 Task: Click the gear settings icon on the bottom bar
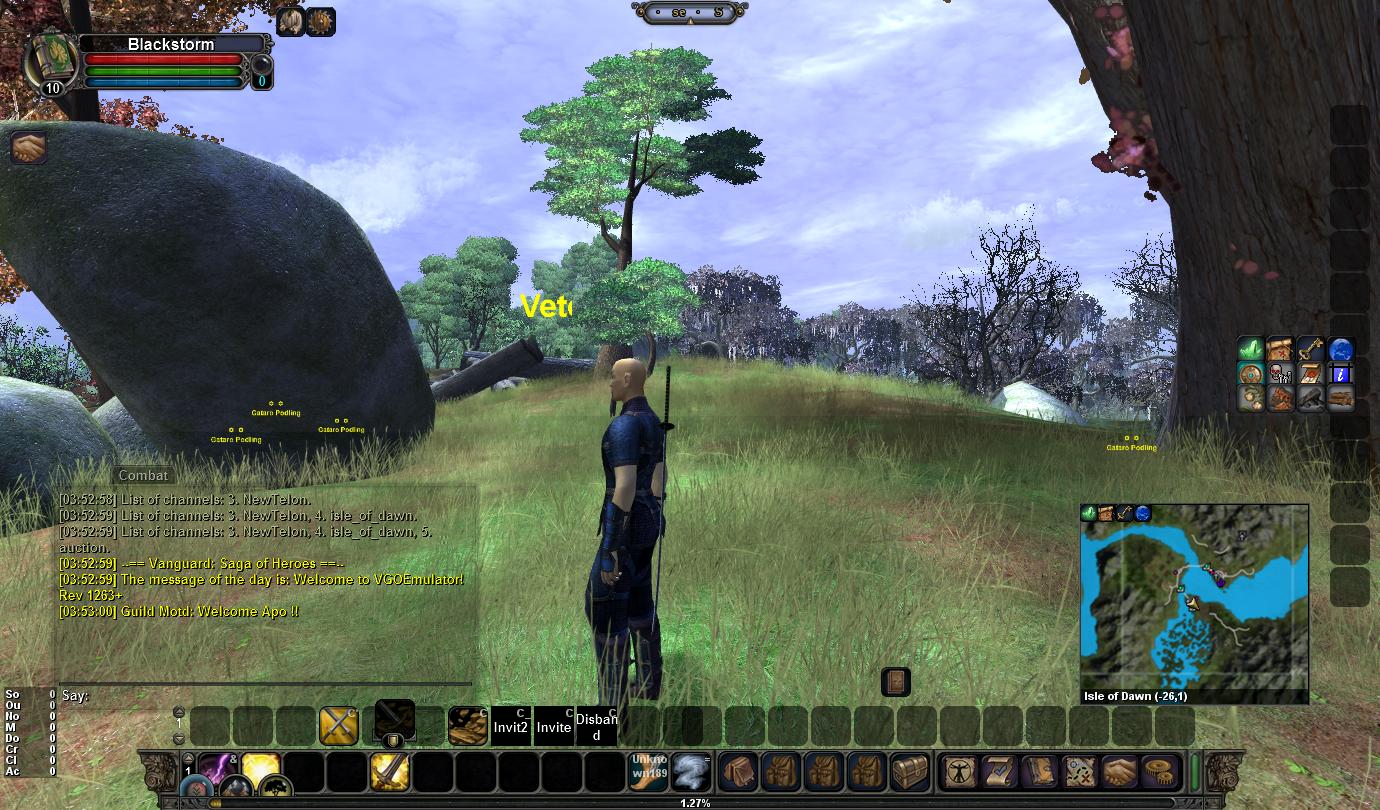pyautogui.click(x=1161, y=771)
